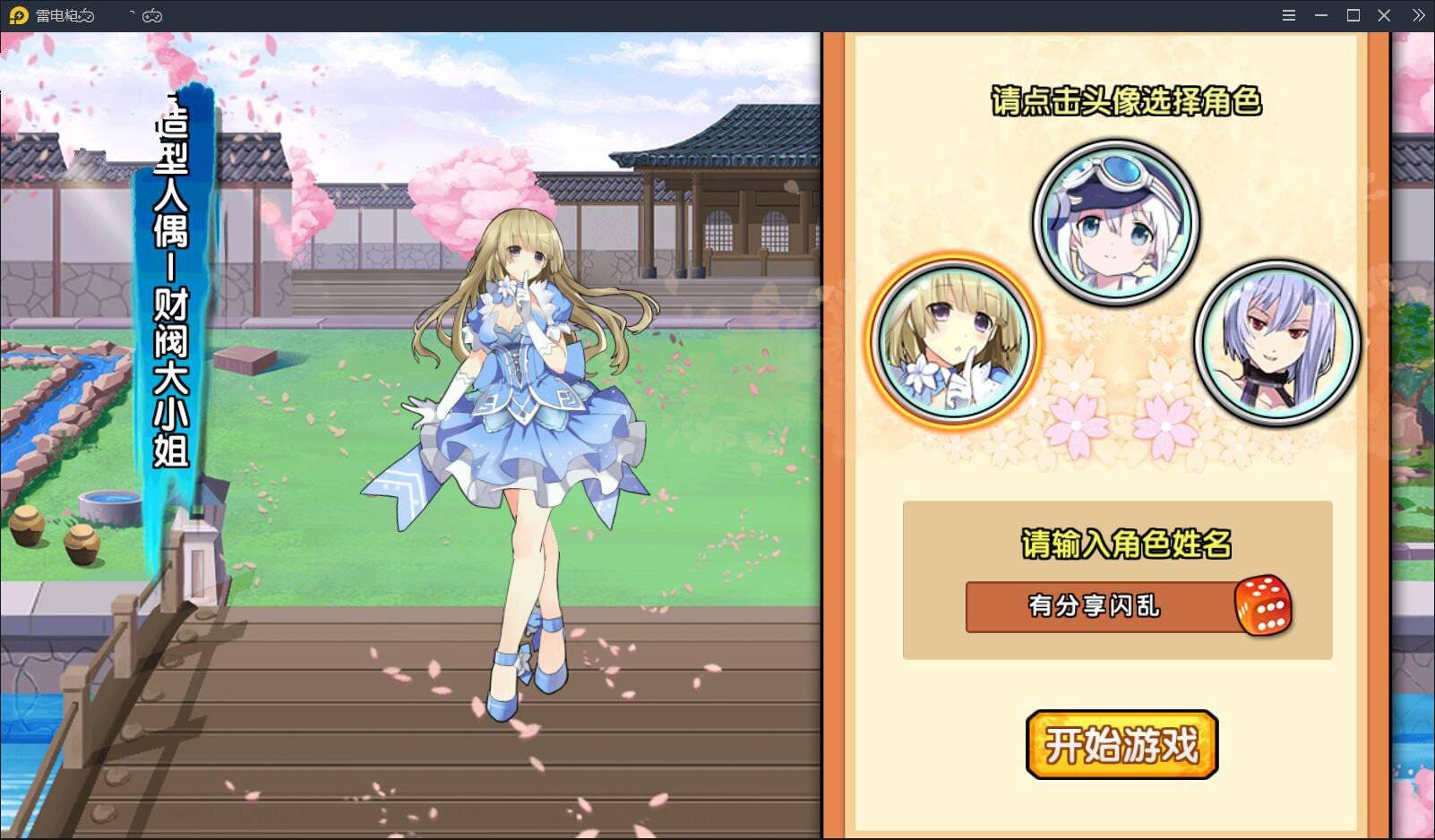
Task: Open the emulator hamburger menu icon
Action: (1288, 14)
